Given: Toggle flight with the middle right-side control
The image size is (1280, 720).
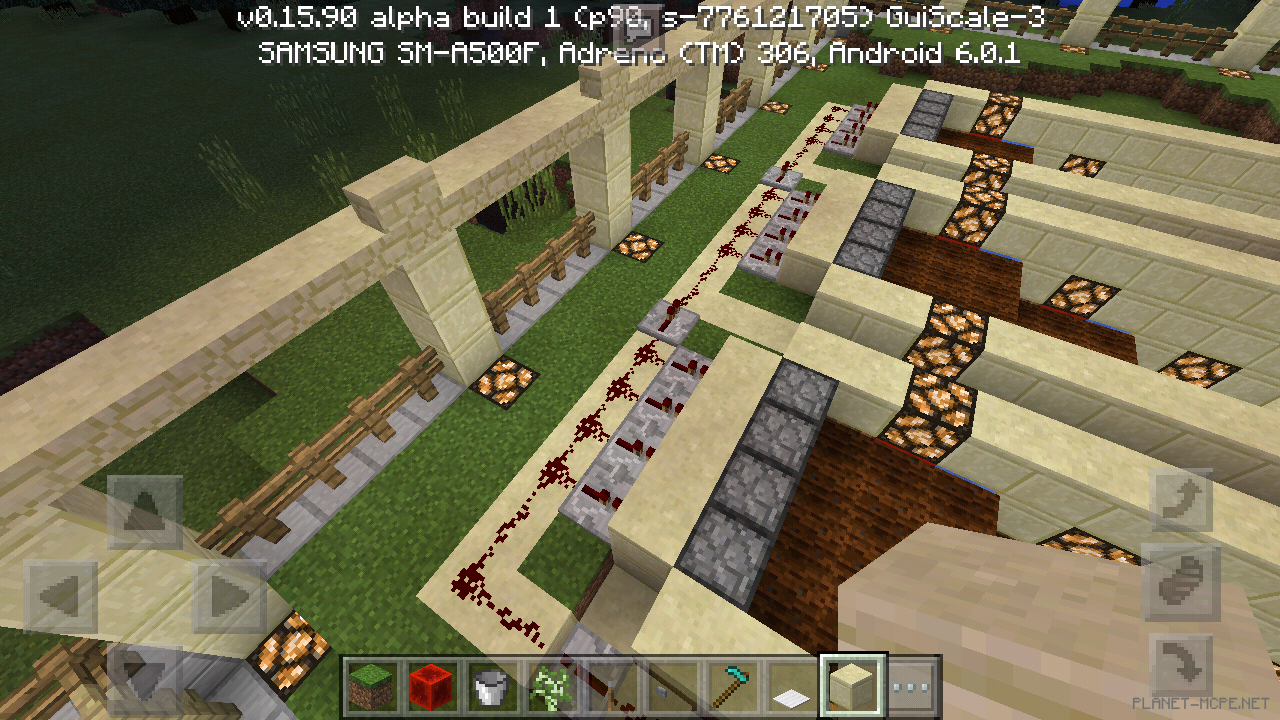Looking at the screenshot, I should click(1183, 580).
